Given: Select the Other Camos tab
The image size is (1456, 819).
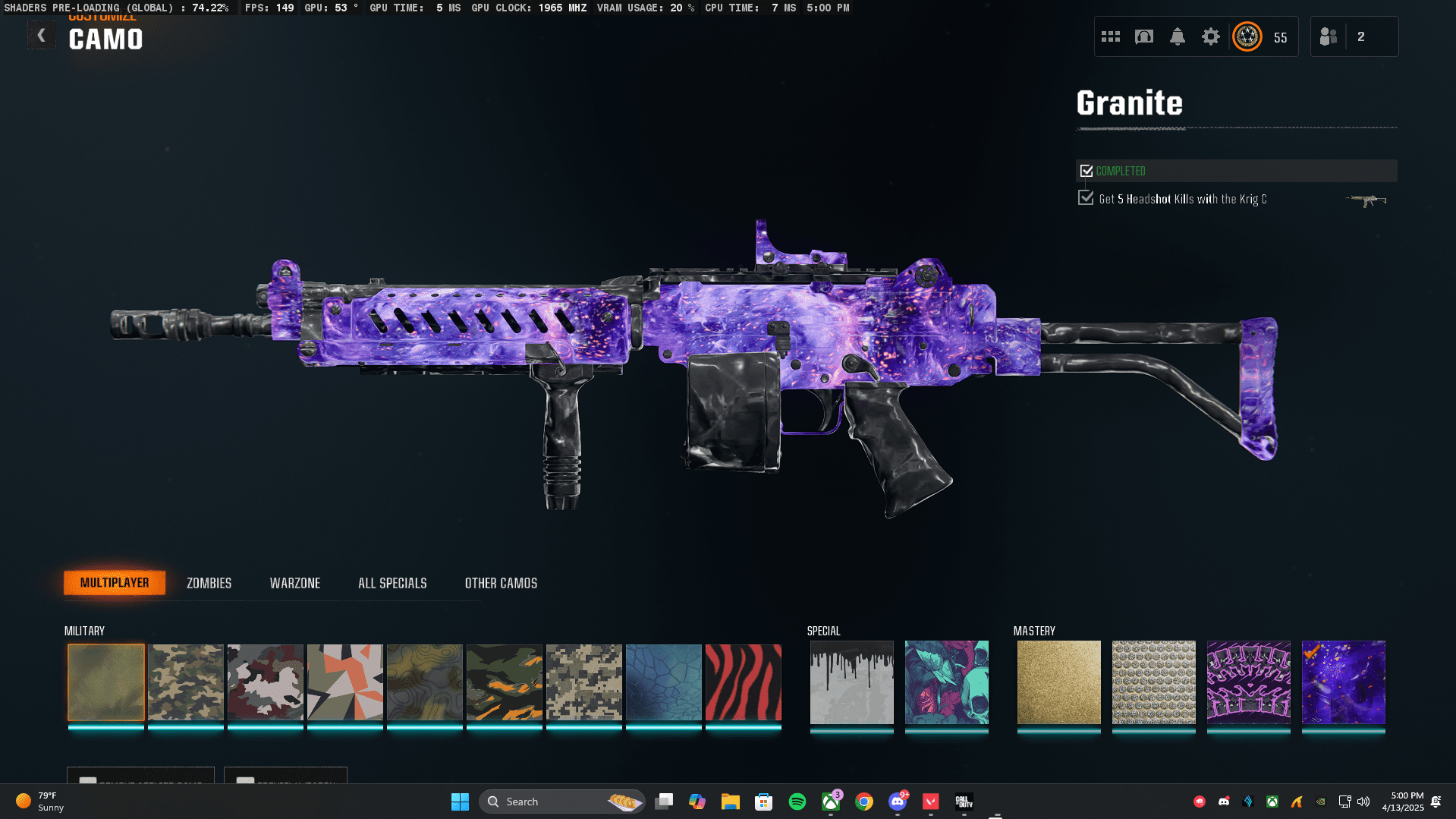Looking at the screenshot, I should tap(501, 583).
